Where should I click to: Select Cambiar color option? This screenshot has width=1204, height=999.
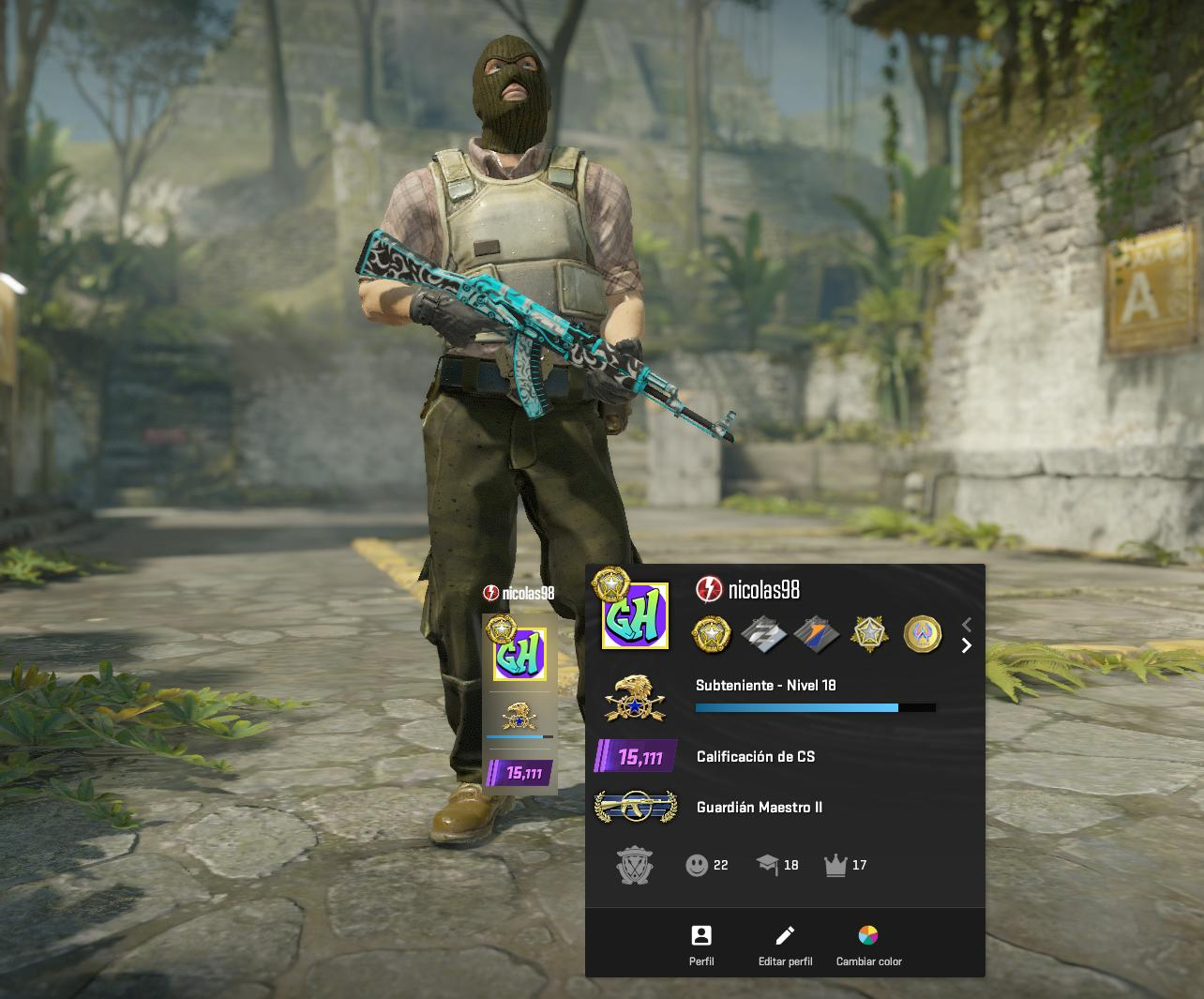click(868, 944)
